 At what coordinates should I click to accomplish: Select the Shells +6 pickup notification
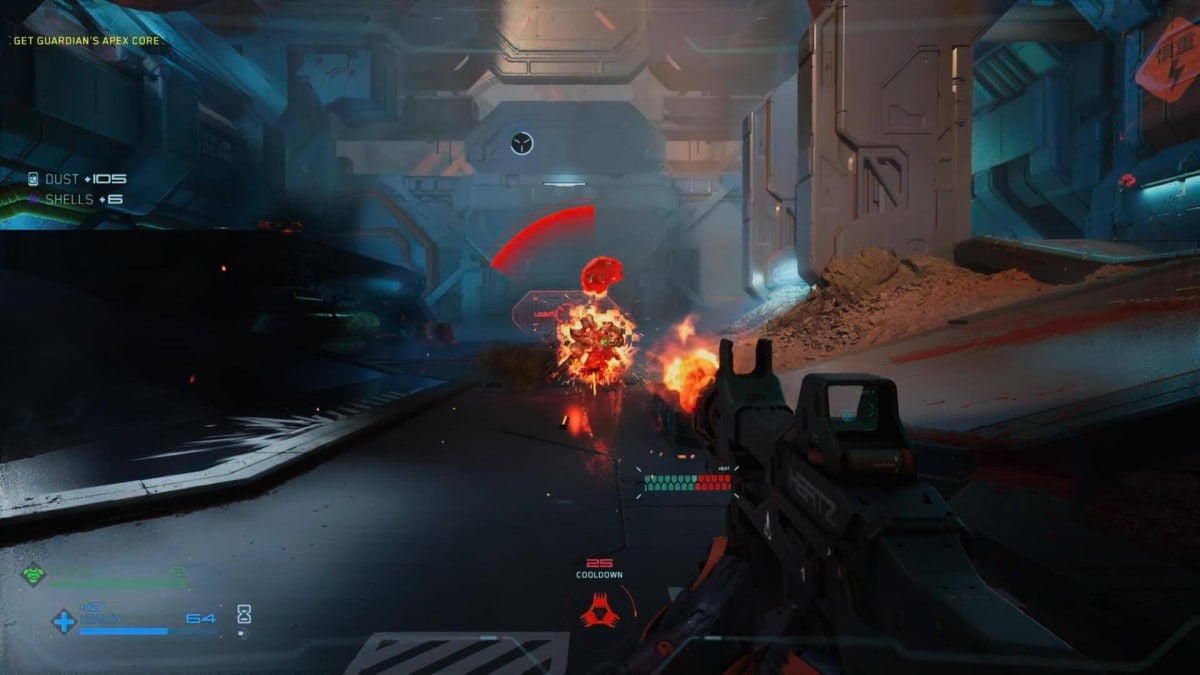75,200
